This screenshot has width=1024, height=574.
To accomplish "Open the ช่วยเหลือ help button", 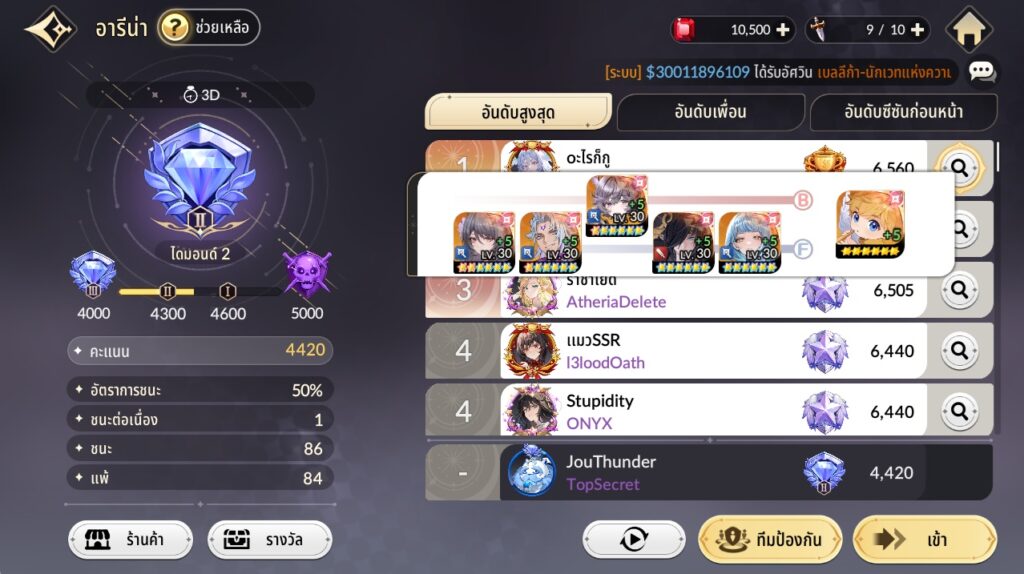I will [209, 28].
